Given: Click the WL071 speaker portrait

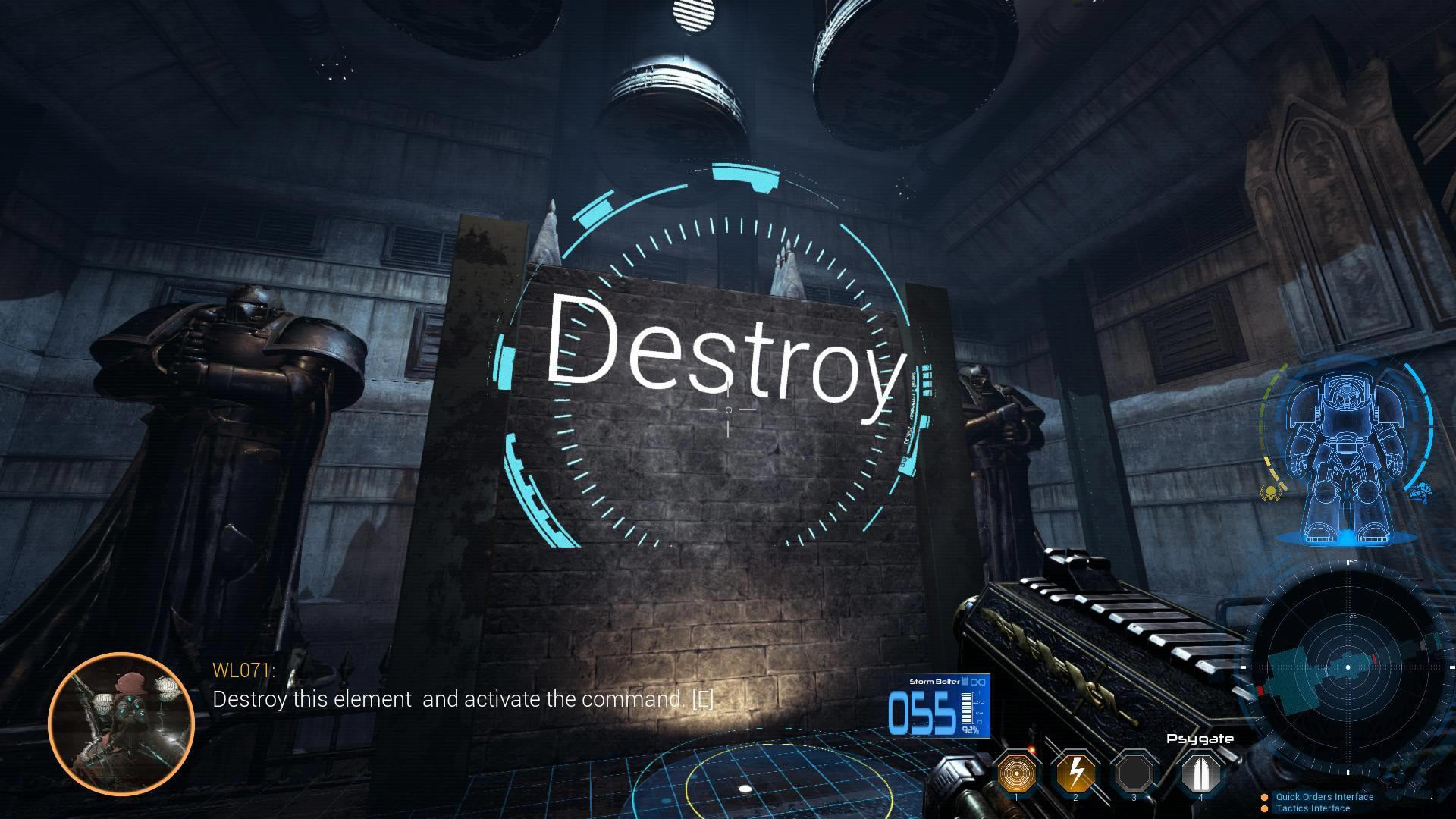Looking at the screenshot, I should tap(121, 723).
